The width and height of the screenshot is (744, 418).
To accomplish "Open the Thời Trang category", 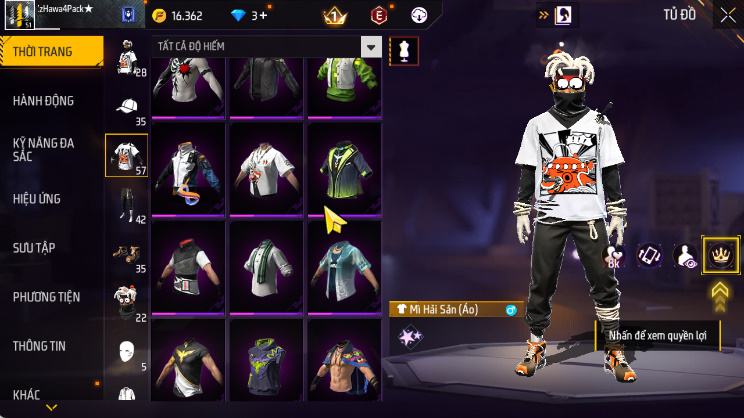I will coord(50,52).
